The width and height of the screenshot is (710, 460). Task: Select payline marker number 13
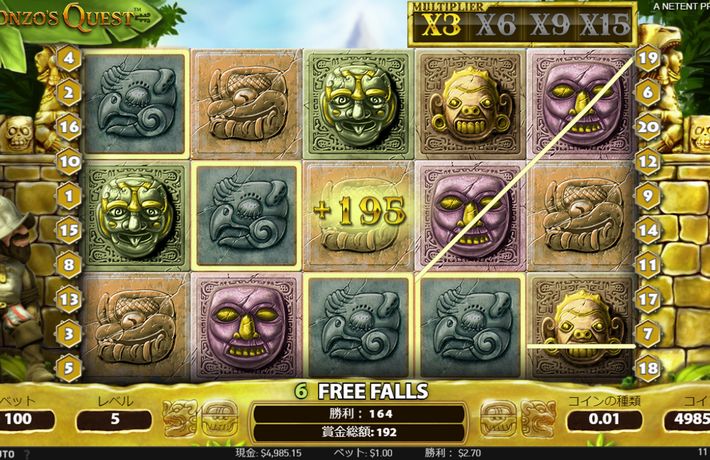pos(69,298)
